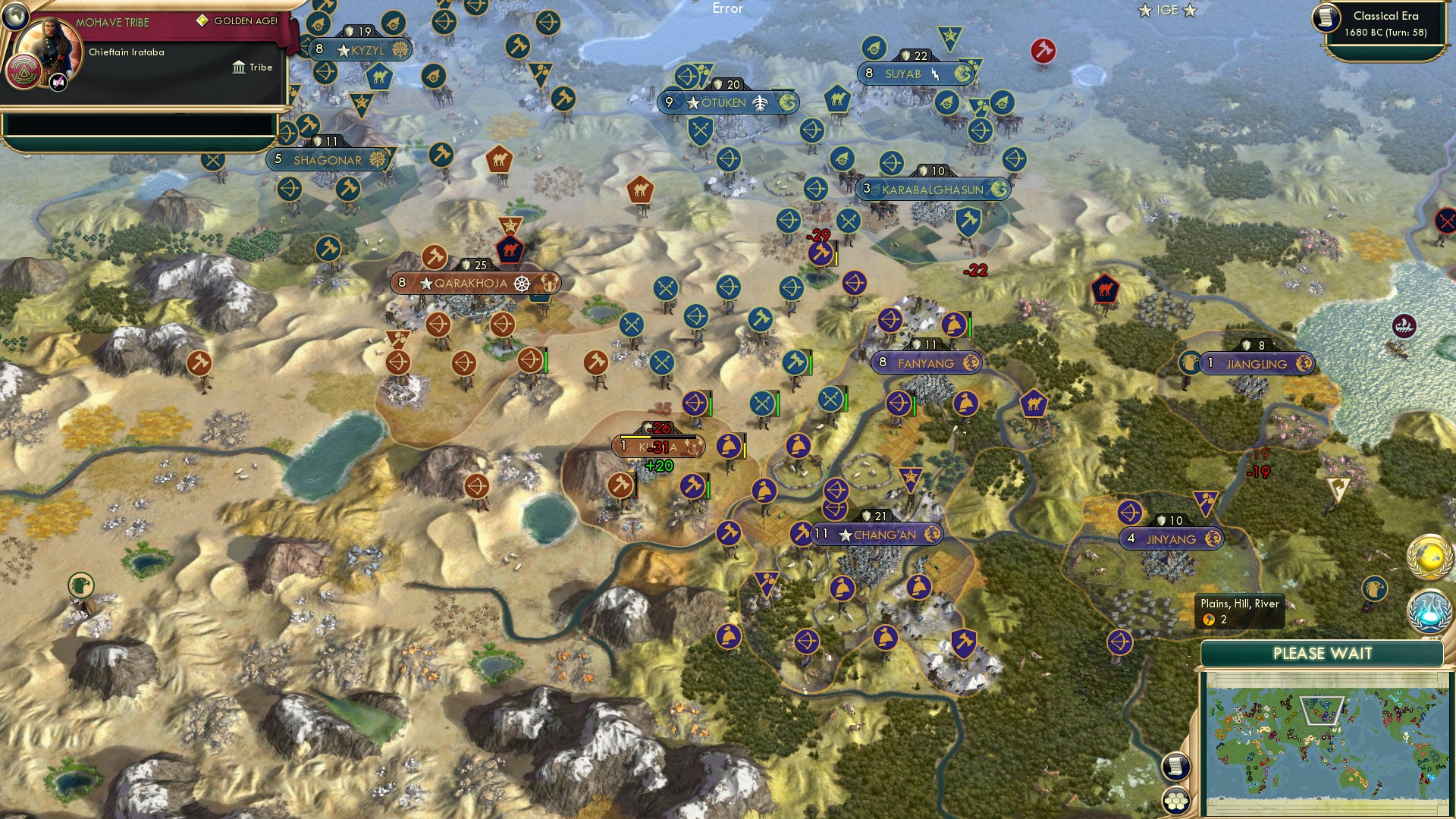Screen dimensions: 1456x819
Task: Select the capital star icon on Chang'an's banner
Action: (844, 535)
